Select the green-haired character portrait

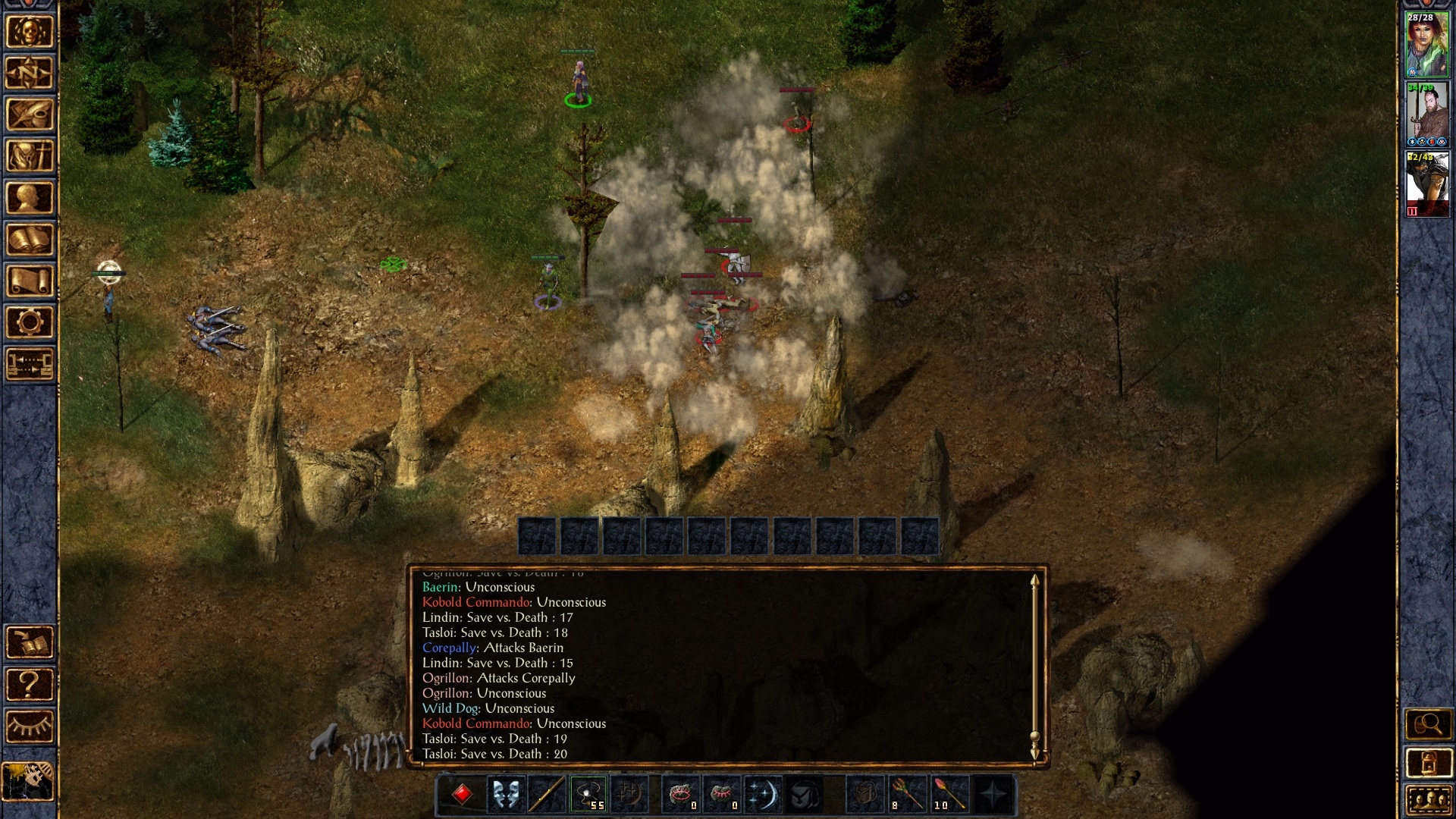point(1427,44)
